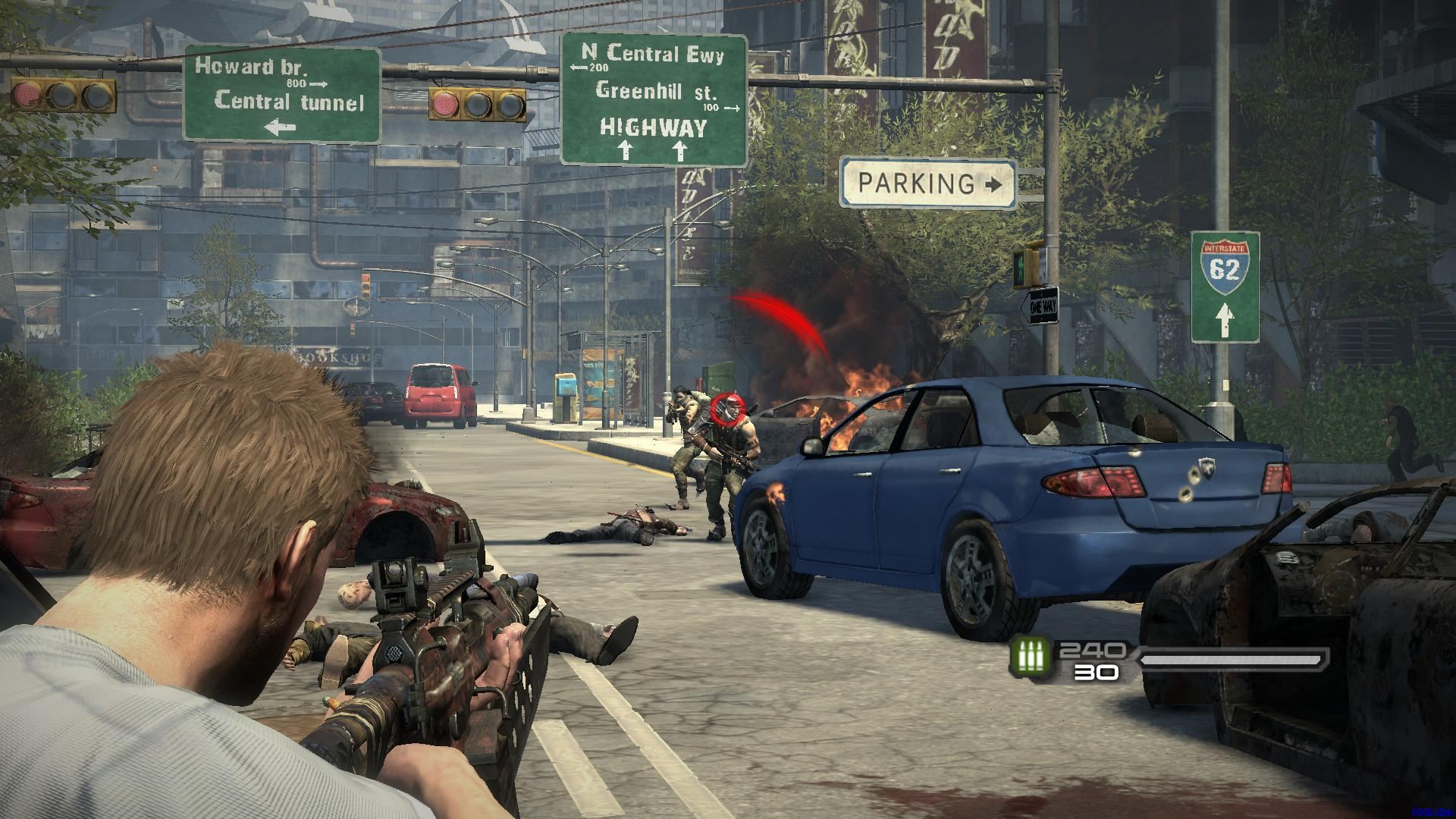1456x819 pixels.
Task: Click the green bullets ammo icon
Action: pyautogui.click(x=1031, y=656)
